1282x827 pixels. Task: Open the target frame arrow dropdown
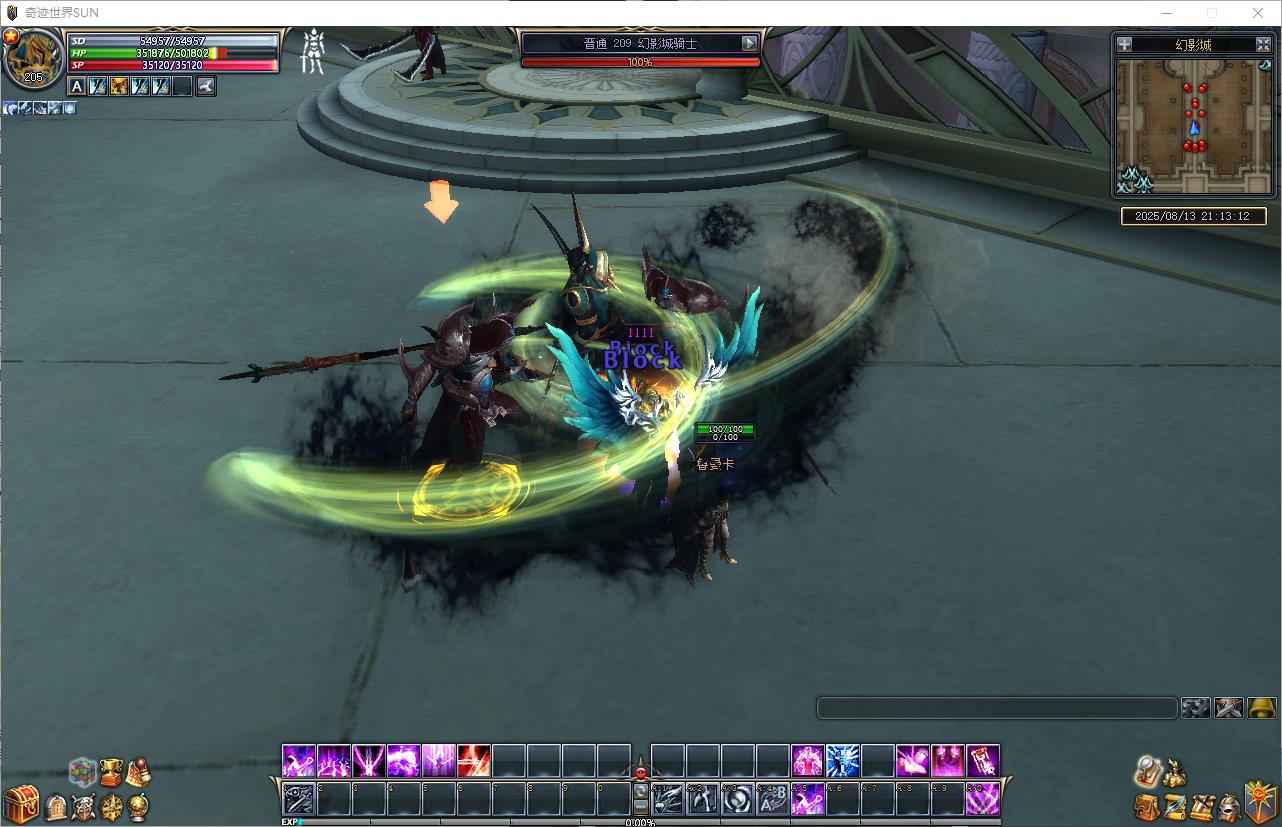click(x=750, y=43)
